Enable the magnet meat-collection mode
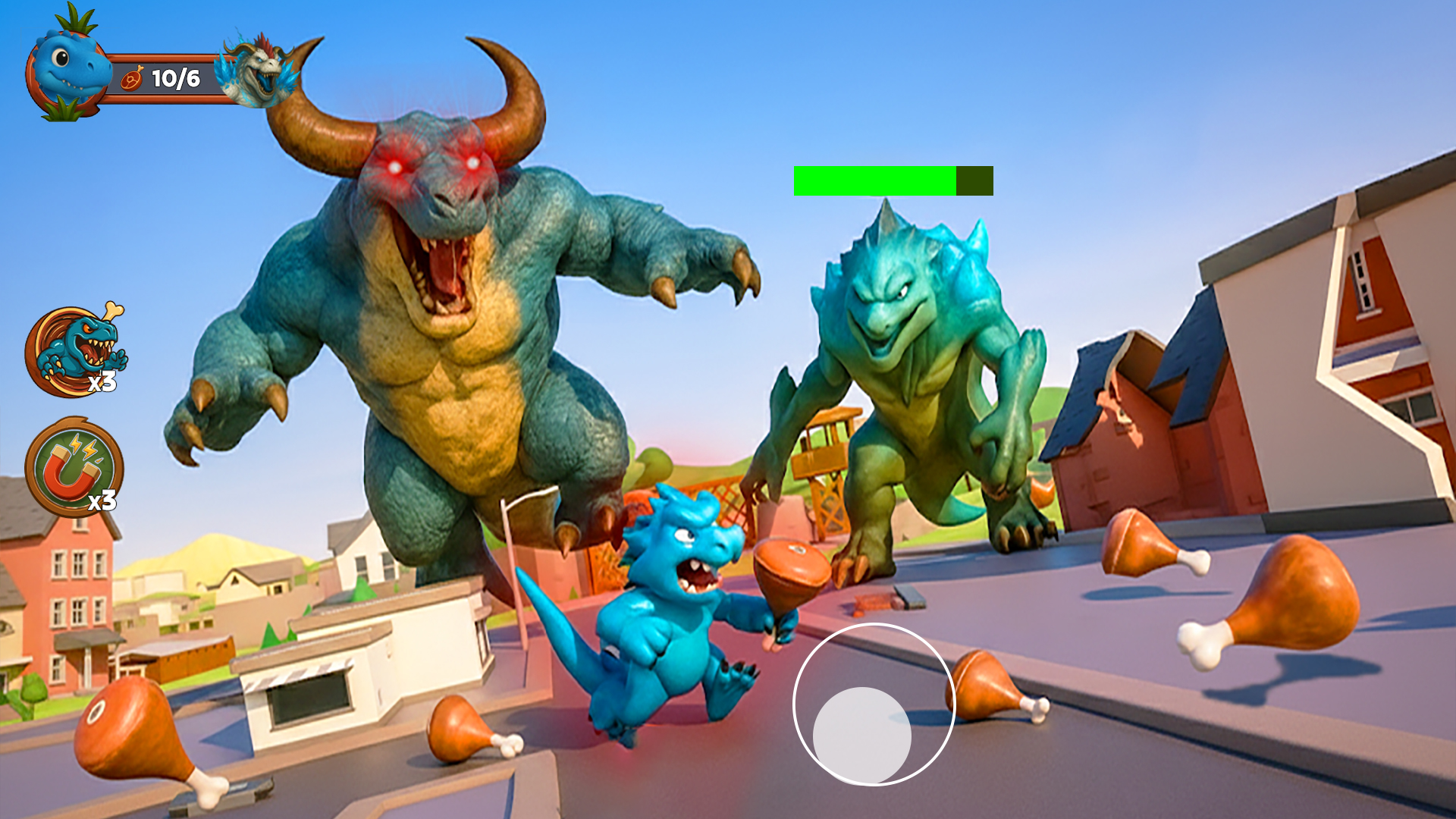Viewport: 1456px width, 819px height. tap(74, 470)
